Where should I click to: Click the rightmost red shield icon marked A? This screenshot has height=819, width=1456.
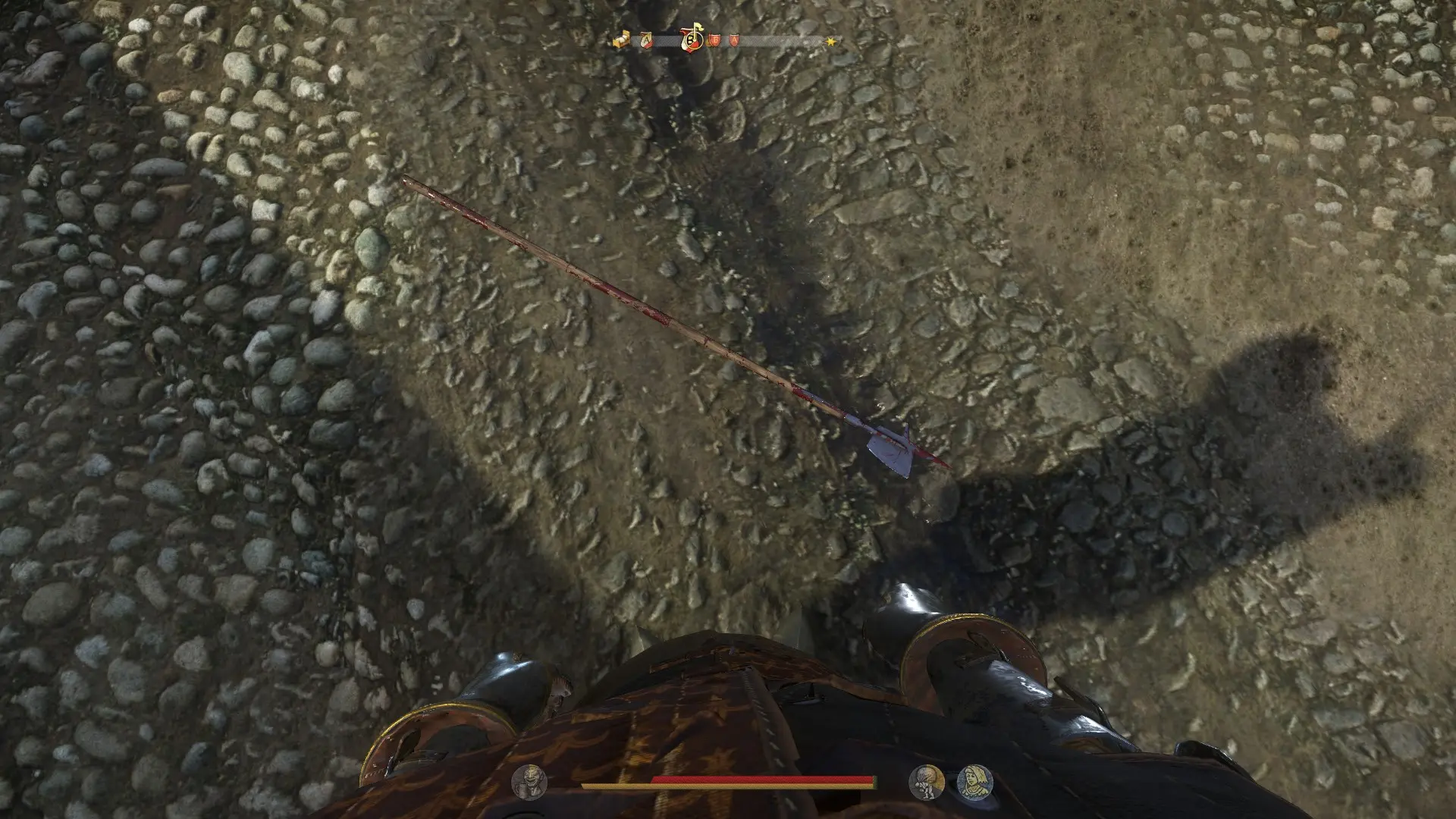[x=734, y=39]
